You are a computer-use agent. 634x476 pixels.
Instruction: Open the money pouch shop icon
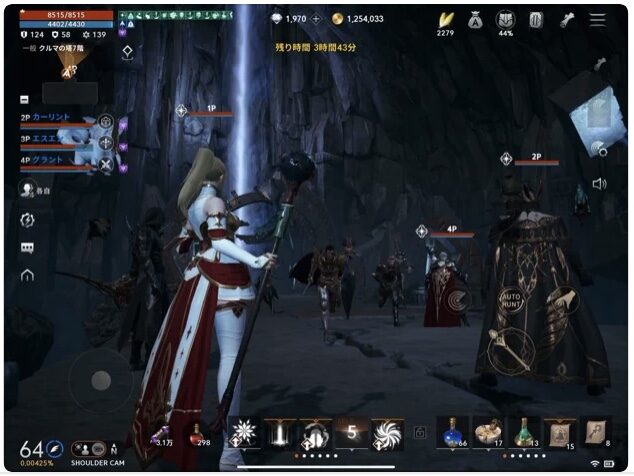(x=475, y=20)
